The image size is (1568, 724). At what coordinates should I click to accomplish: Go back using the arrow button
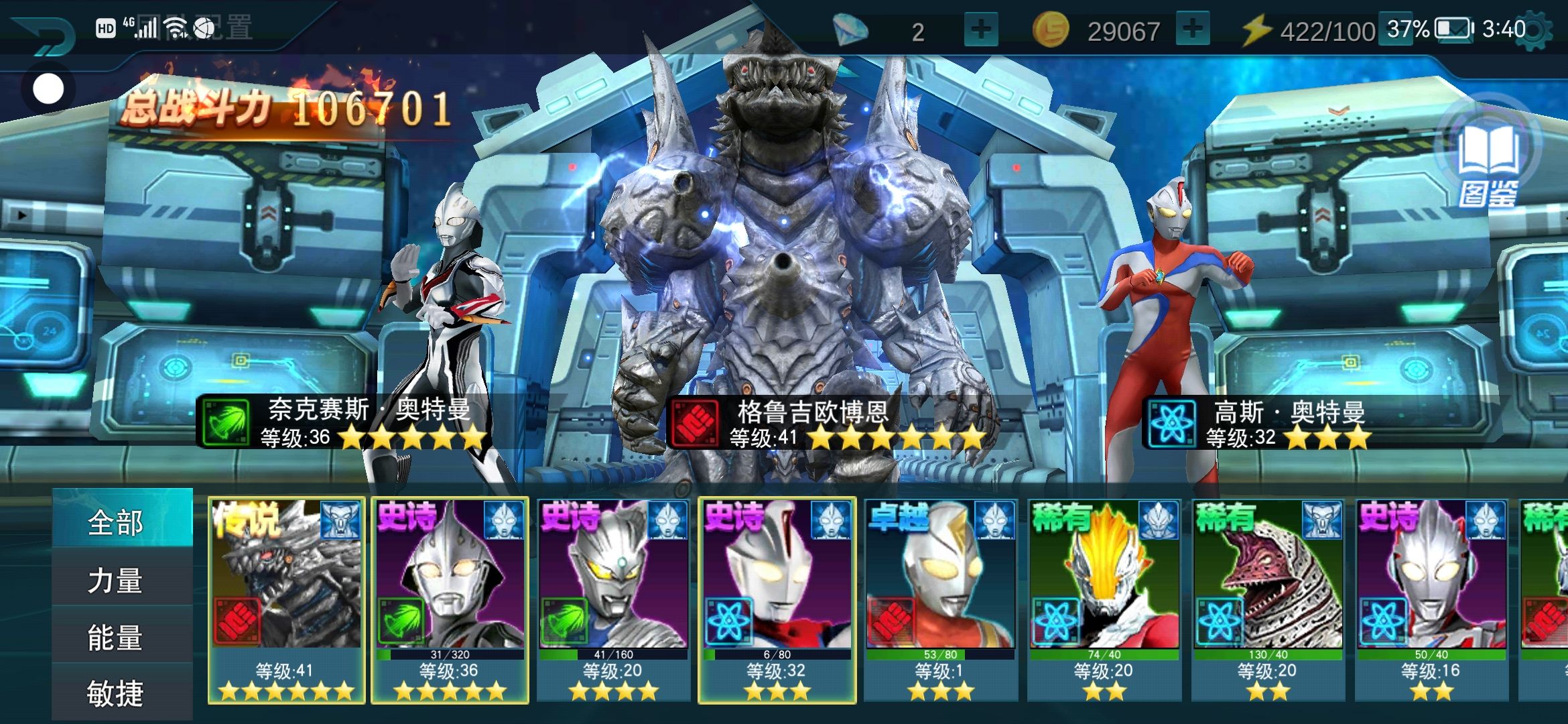pyautogui.click(x=44, y=35)
